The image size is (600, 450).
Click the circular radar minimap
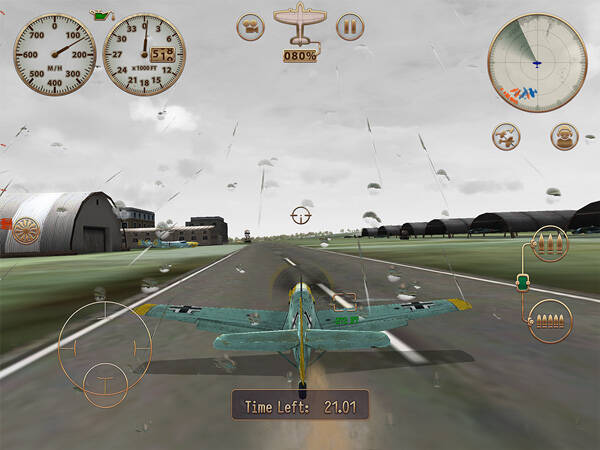pyautogui.click(x=536, y=63)
